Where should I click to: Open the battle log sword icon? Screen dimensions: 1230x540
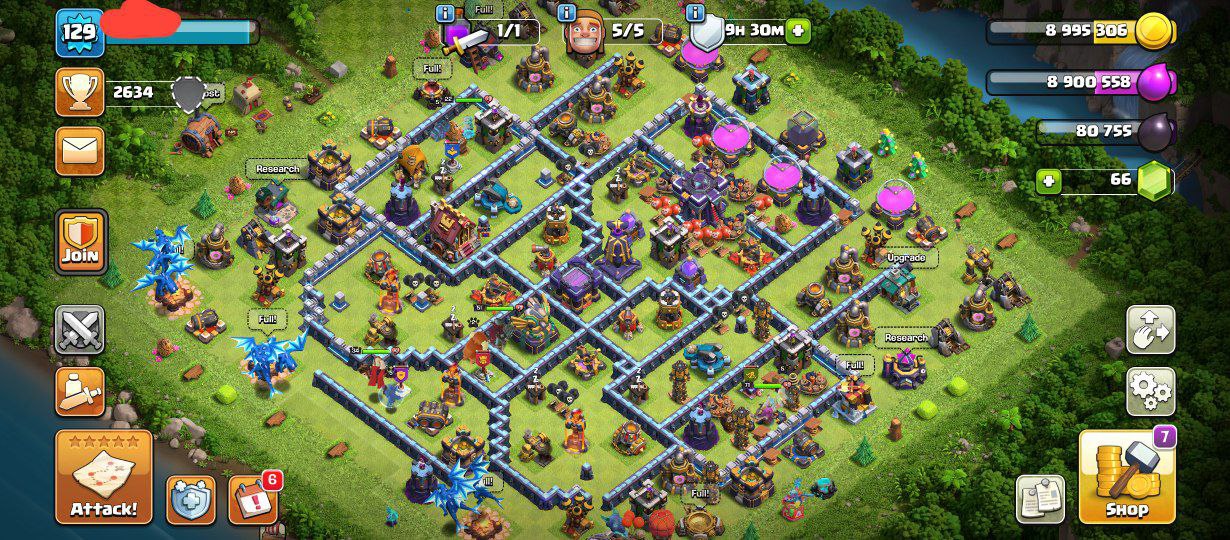tap(80, 391)
